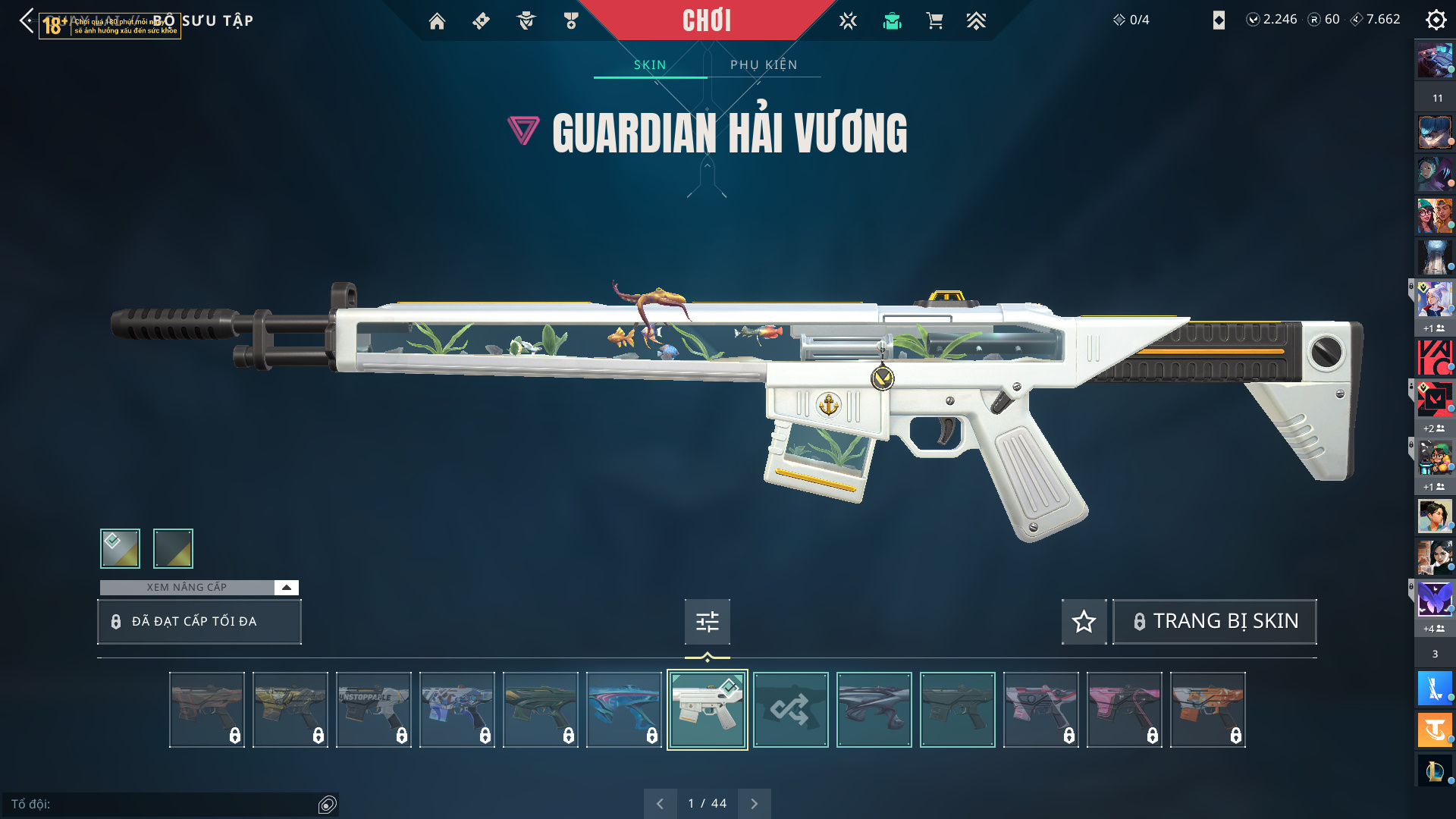Mark skin as favorite with star

(1084, 622)
